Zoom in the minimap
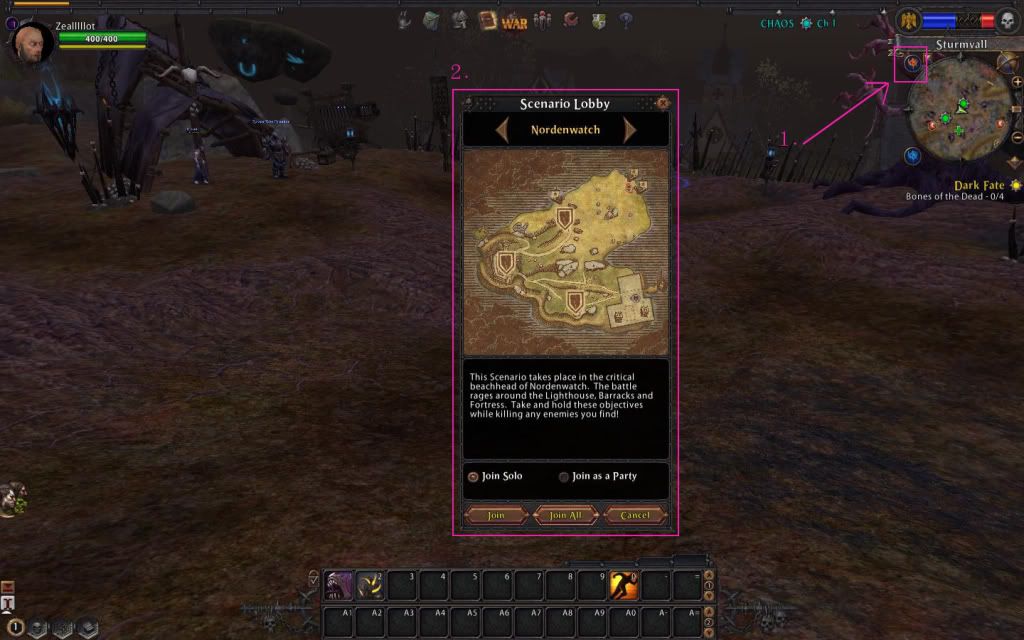This screenshot has height=640, width=1024. 1016,81
